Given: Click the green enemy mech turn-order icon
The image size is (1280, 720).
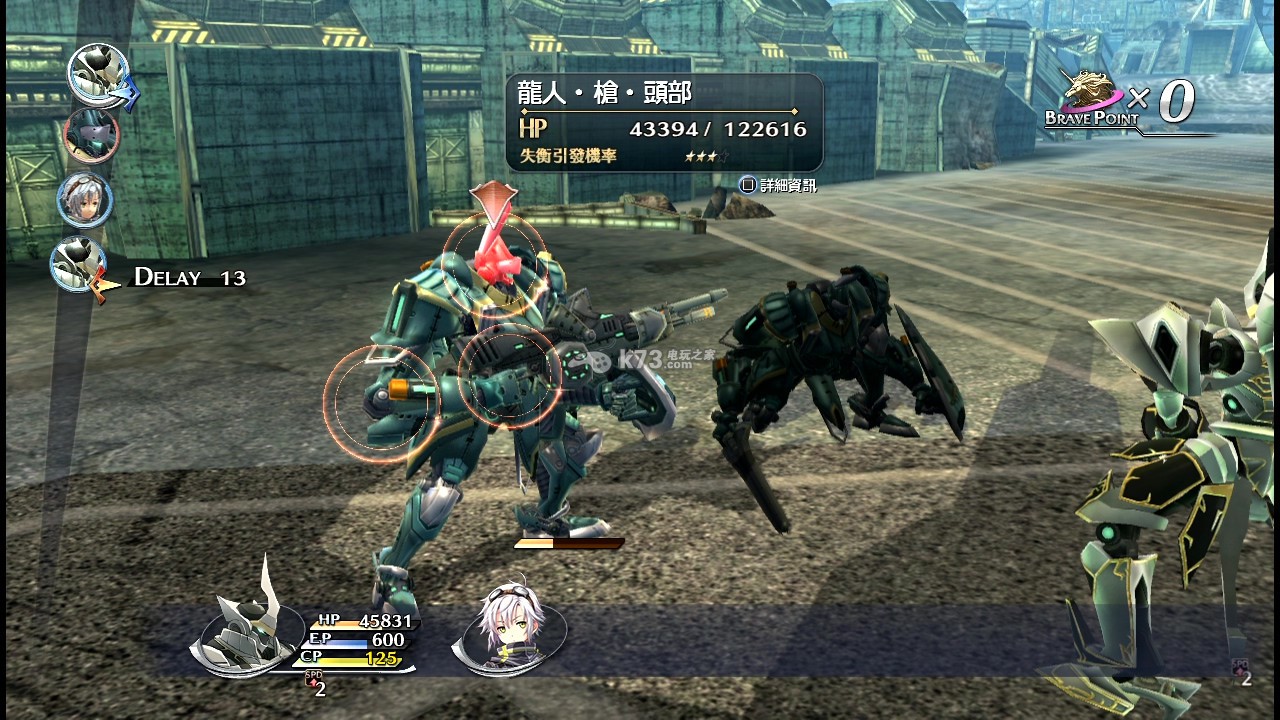Looking at the screenshot, I should (x=91, y=135).
